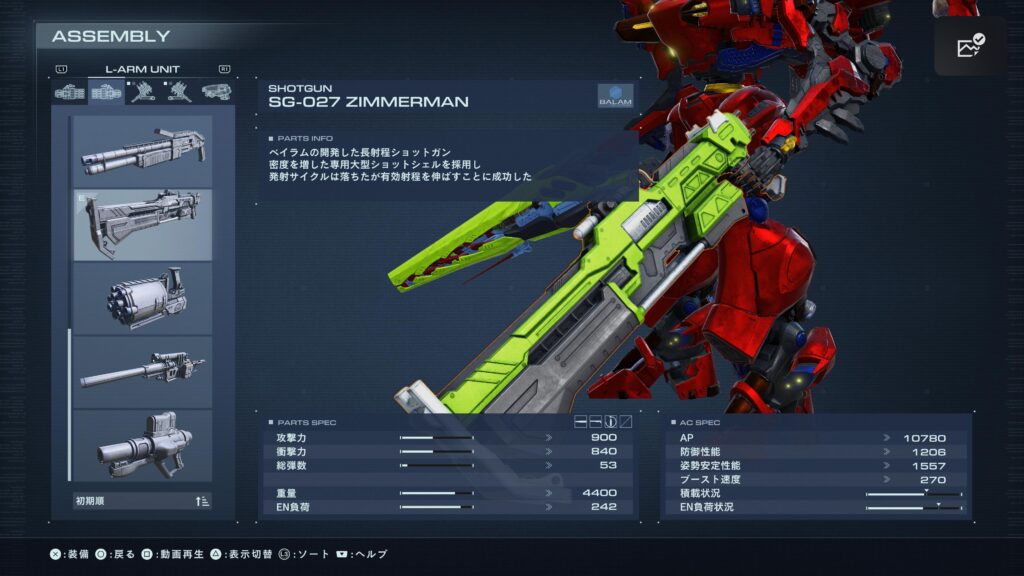Click the BALAM manufacturer logo
This screenshot has width=1024, height=576.
615,95
